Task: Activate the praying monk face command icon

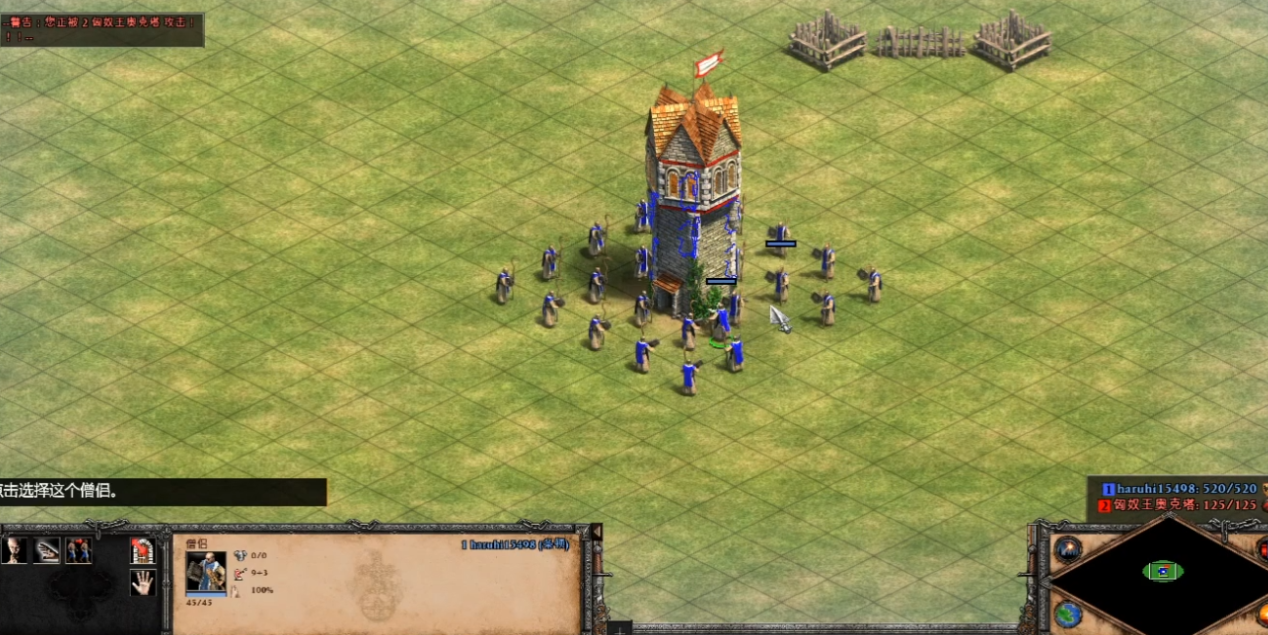Action: pyautogui.click(x=15, y=550)
